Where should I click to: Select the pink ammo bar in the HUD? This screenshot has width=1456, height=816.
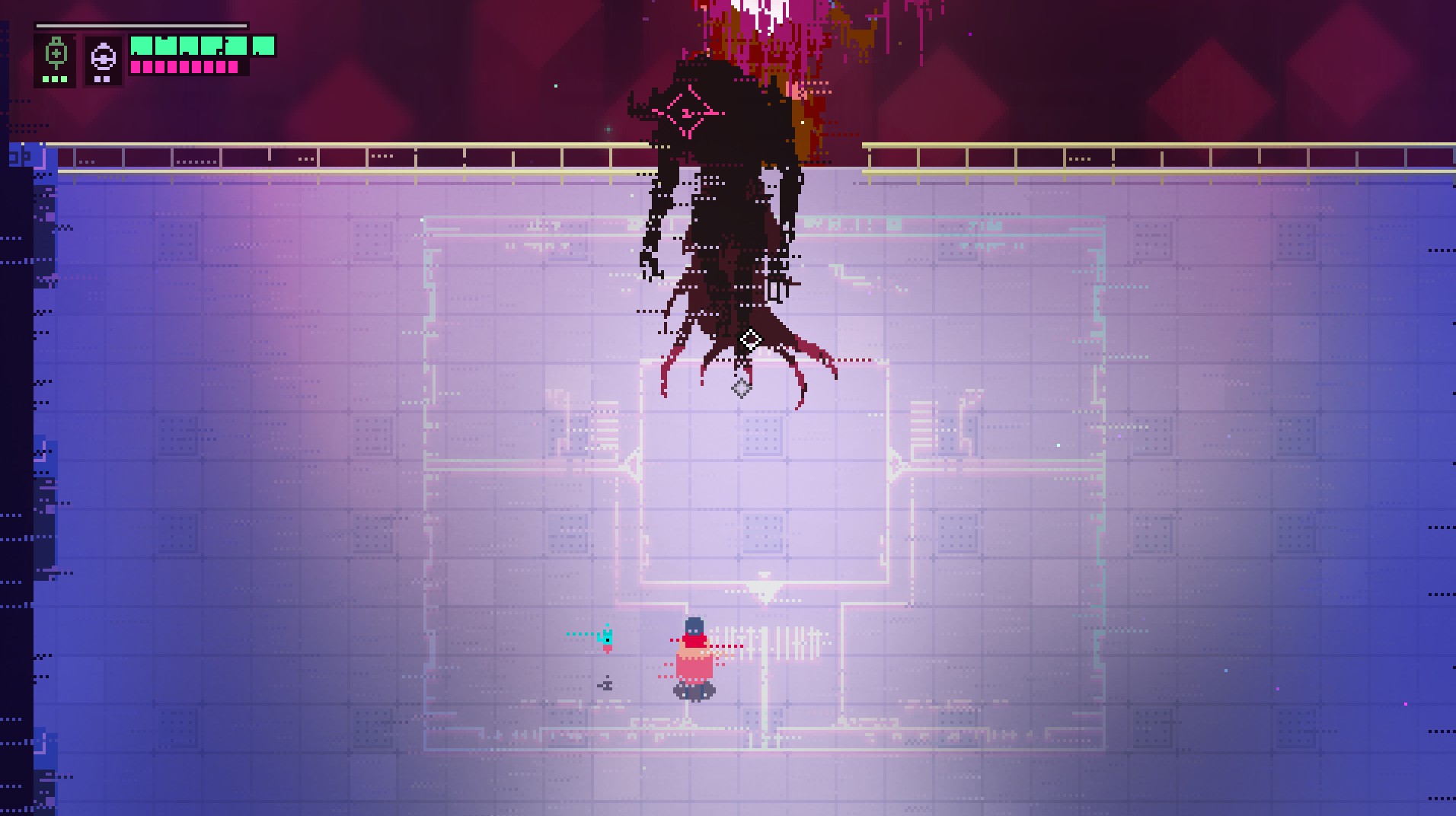coord(183,69)
